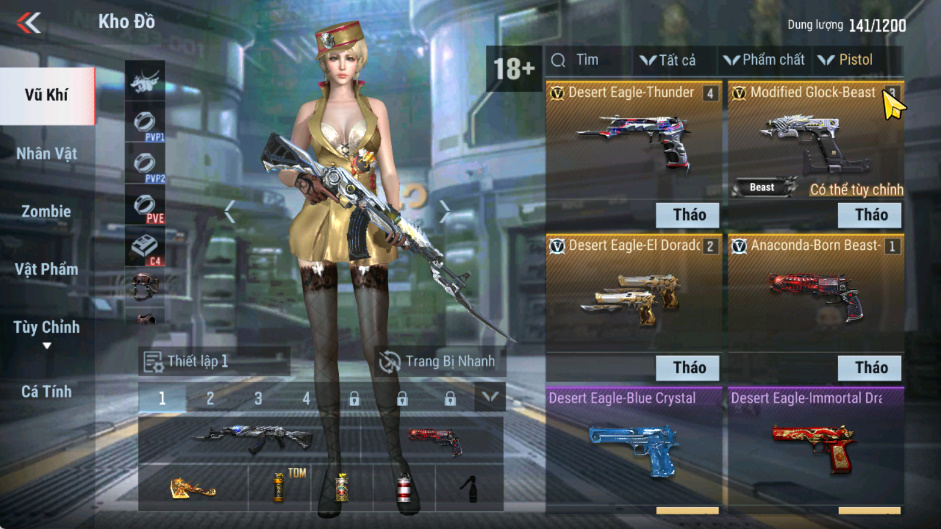Open the Tất cả filter dropdown
The image size is (941, 529).
click(x=668, y=60)
